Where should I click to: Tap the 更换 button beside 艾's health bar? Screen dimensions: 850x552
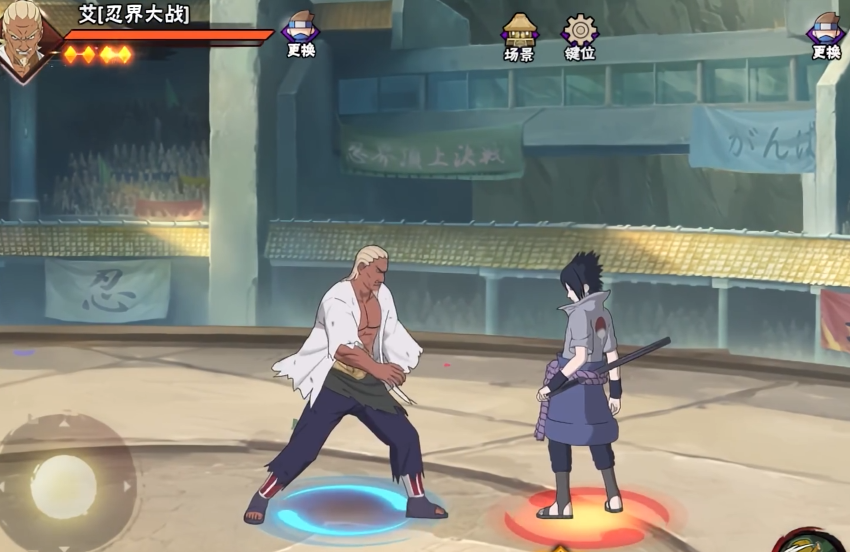(x=300, y=34)
